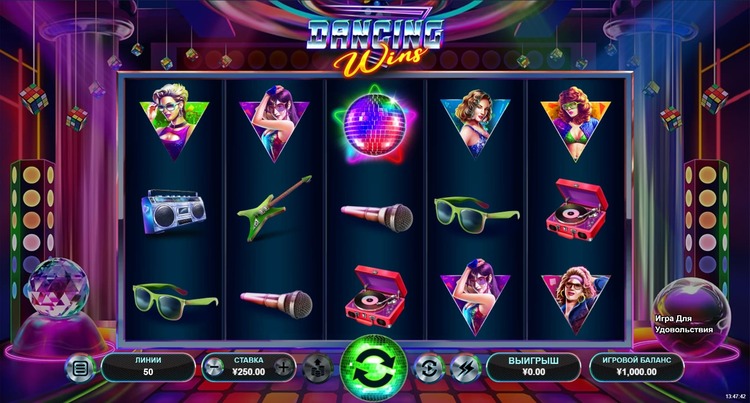Open the Линии lines selector
The image size is (750, 403).
(x=148, y=367)
